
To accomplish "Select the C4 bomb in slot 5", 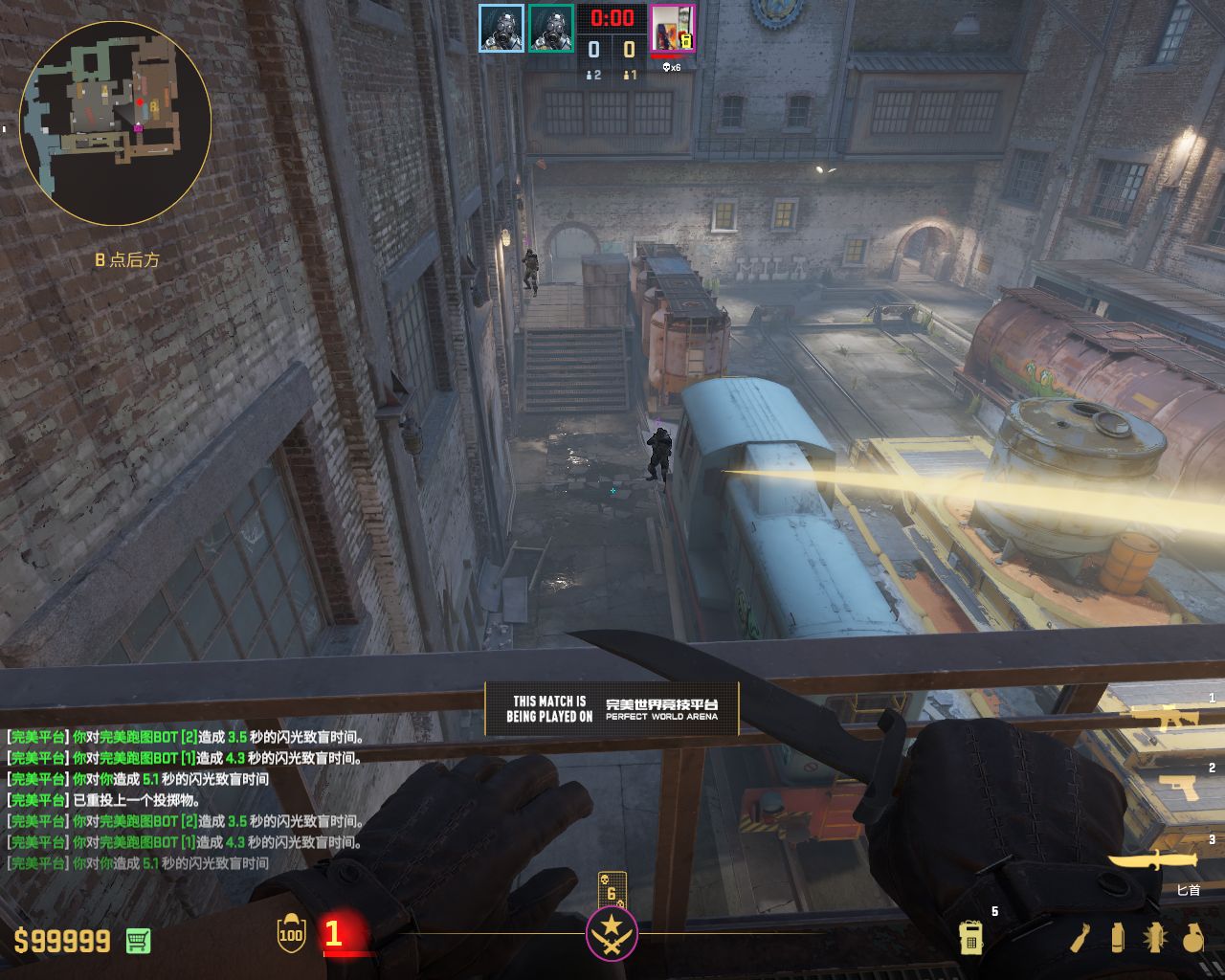I will pyautogui.click(x=970, y=938).
